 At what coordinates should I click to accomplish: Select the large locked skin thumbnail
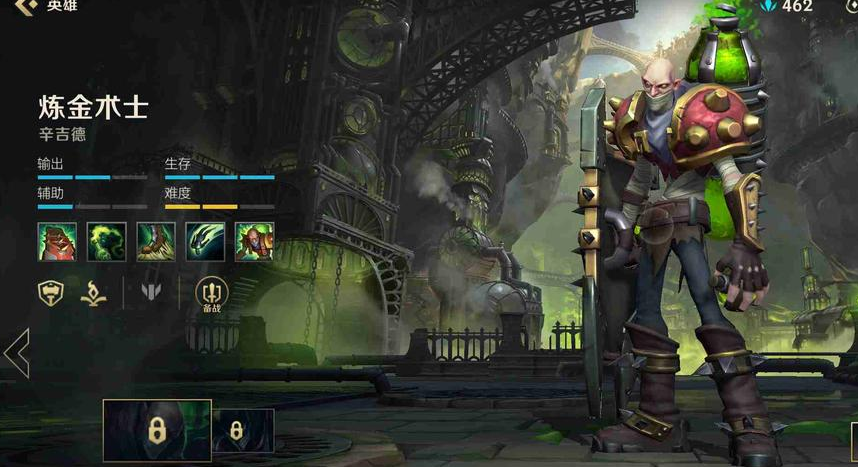click(157, 430)
